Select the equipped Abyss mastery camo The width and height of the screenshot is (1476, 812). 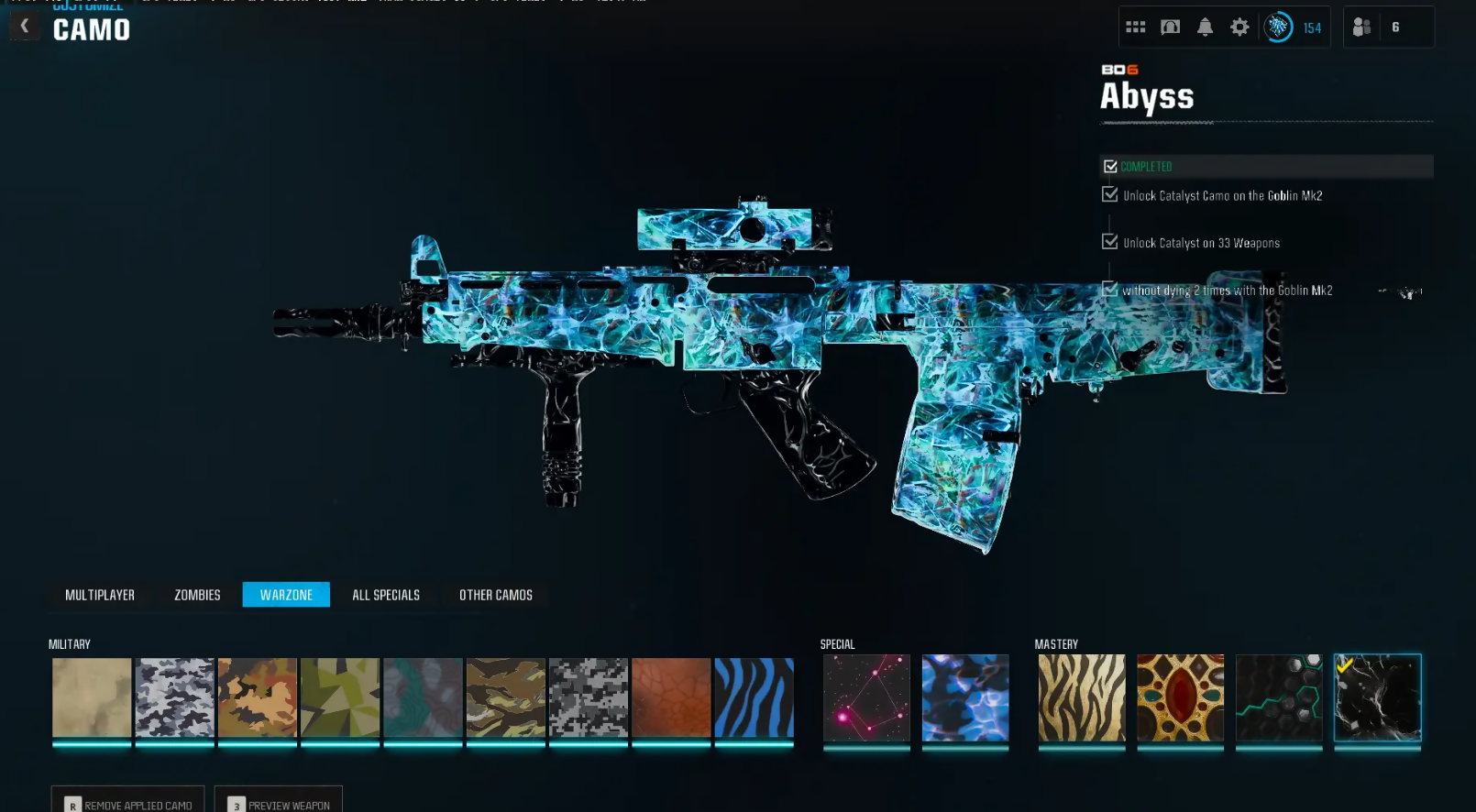coord(1377,697)
